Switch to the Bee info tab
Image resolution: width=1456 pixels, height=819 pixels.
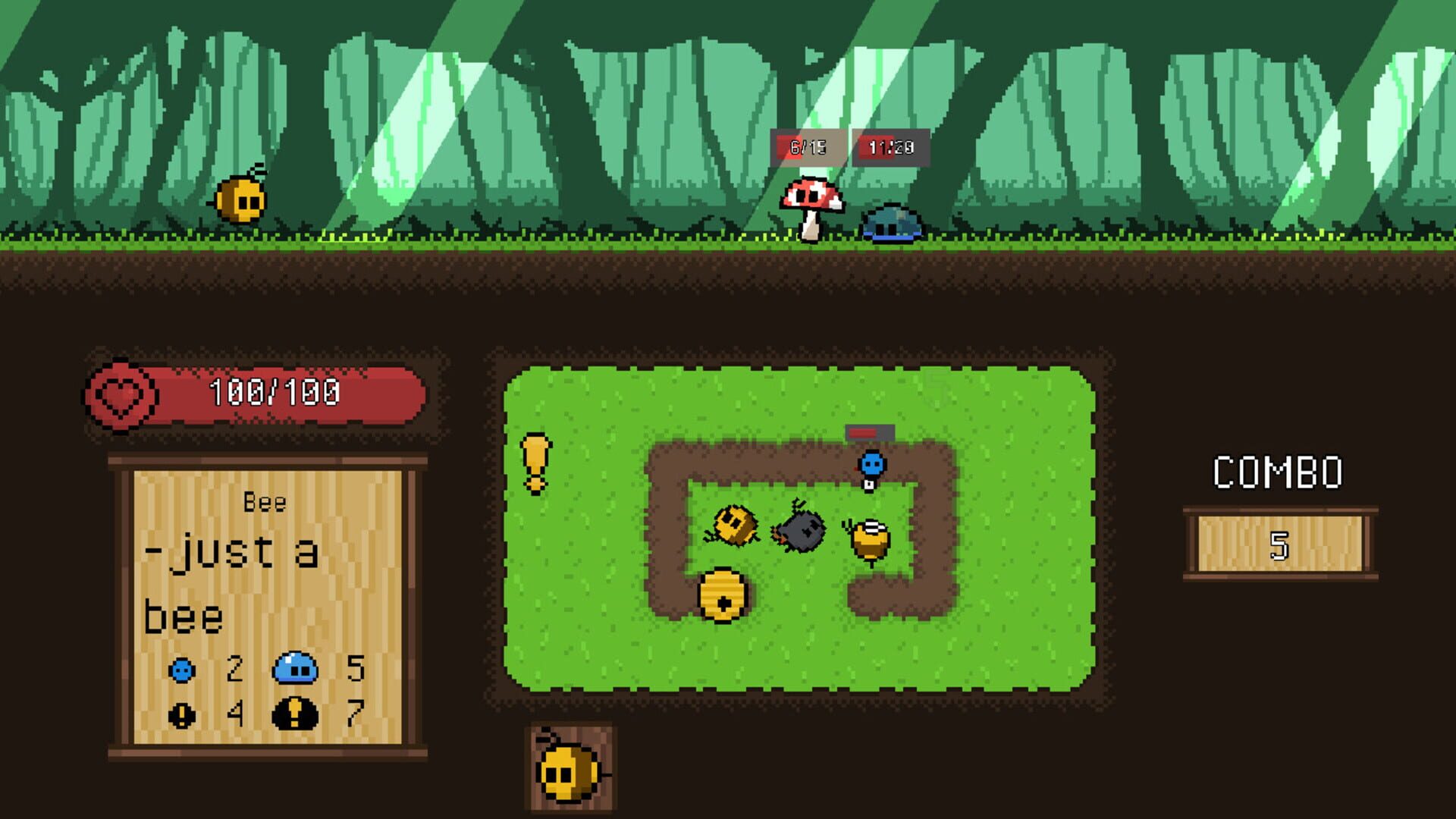[x=265, y=500]
